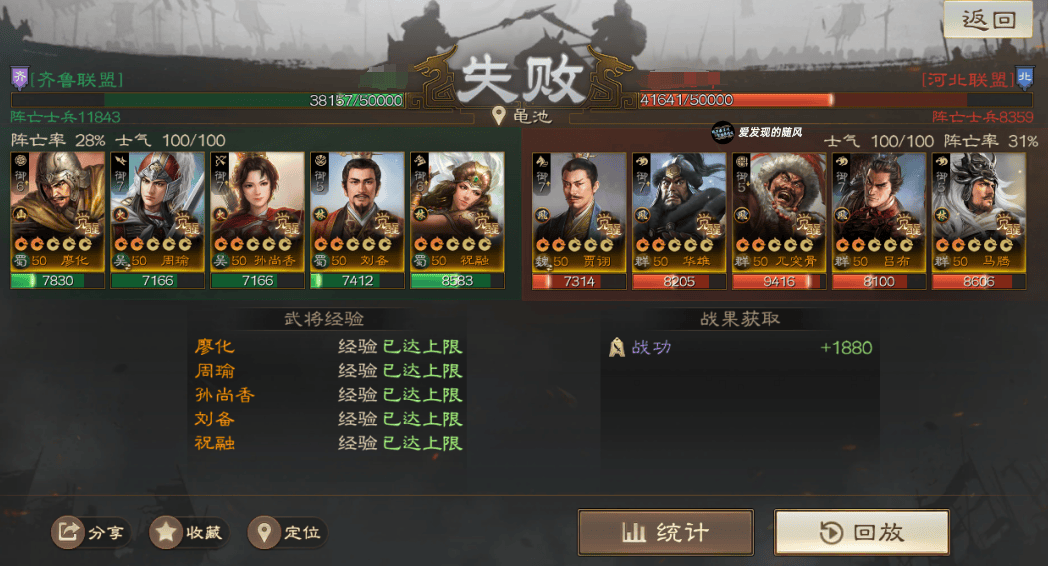The width and height of the screenshot is (1048, 566).
Task: Open the 孙尚香 general card
Action: 257,213
